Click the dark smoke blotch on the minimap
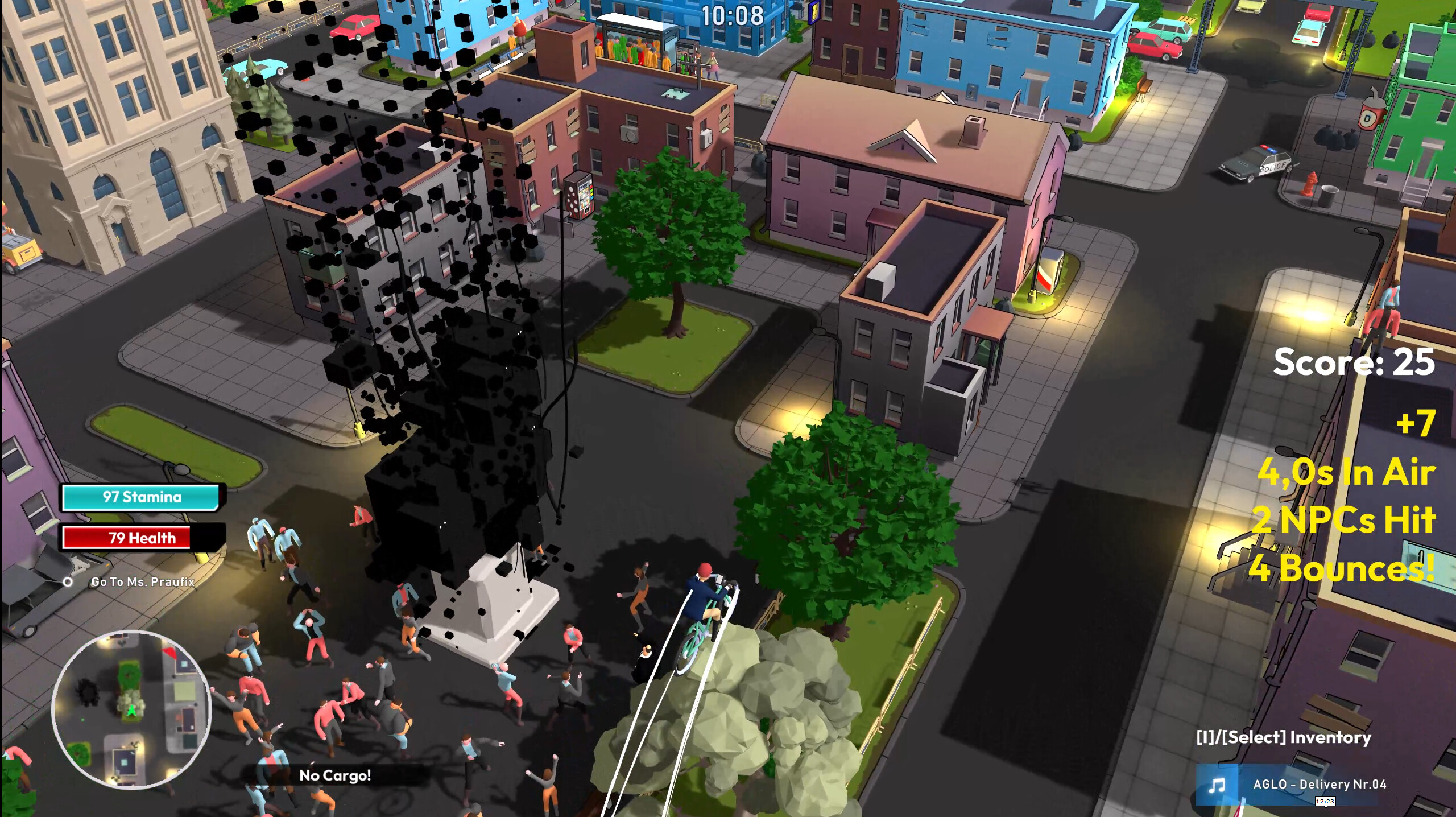Viewport: 1456px width, 817px height. [88, 692]
